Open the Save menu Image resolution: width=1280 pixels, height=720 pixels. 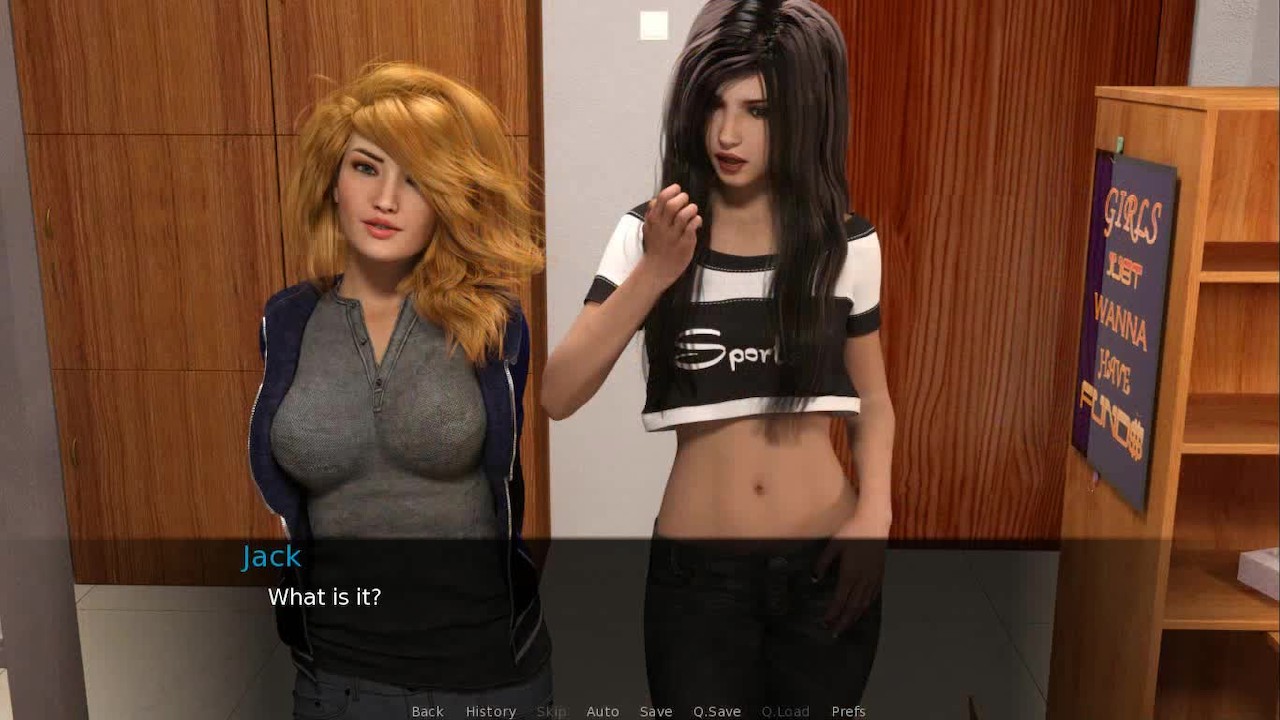click(x=655, y=711)
